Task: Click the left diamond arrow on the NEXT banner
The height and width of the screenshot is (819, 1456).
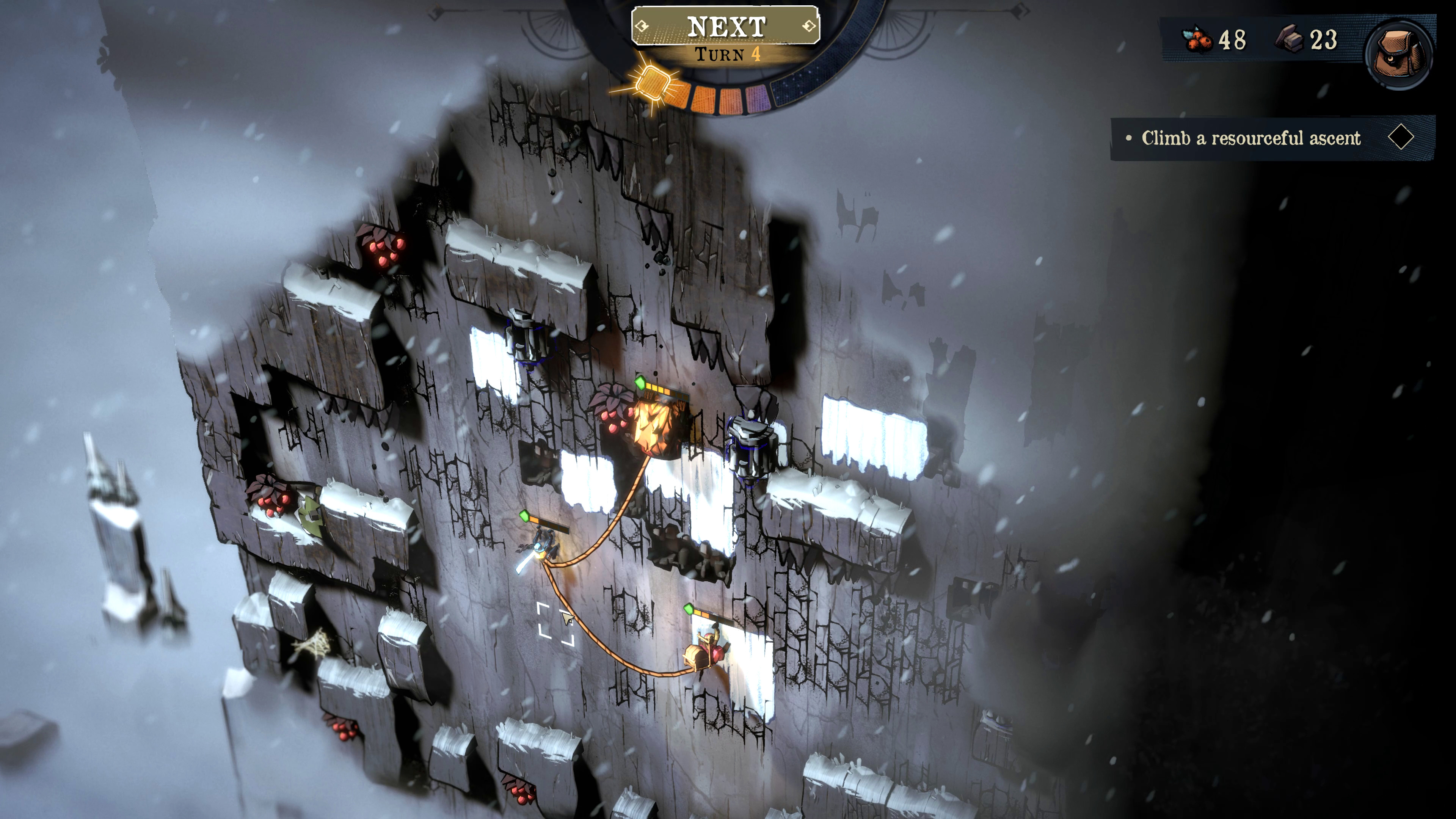Action: 642,25
